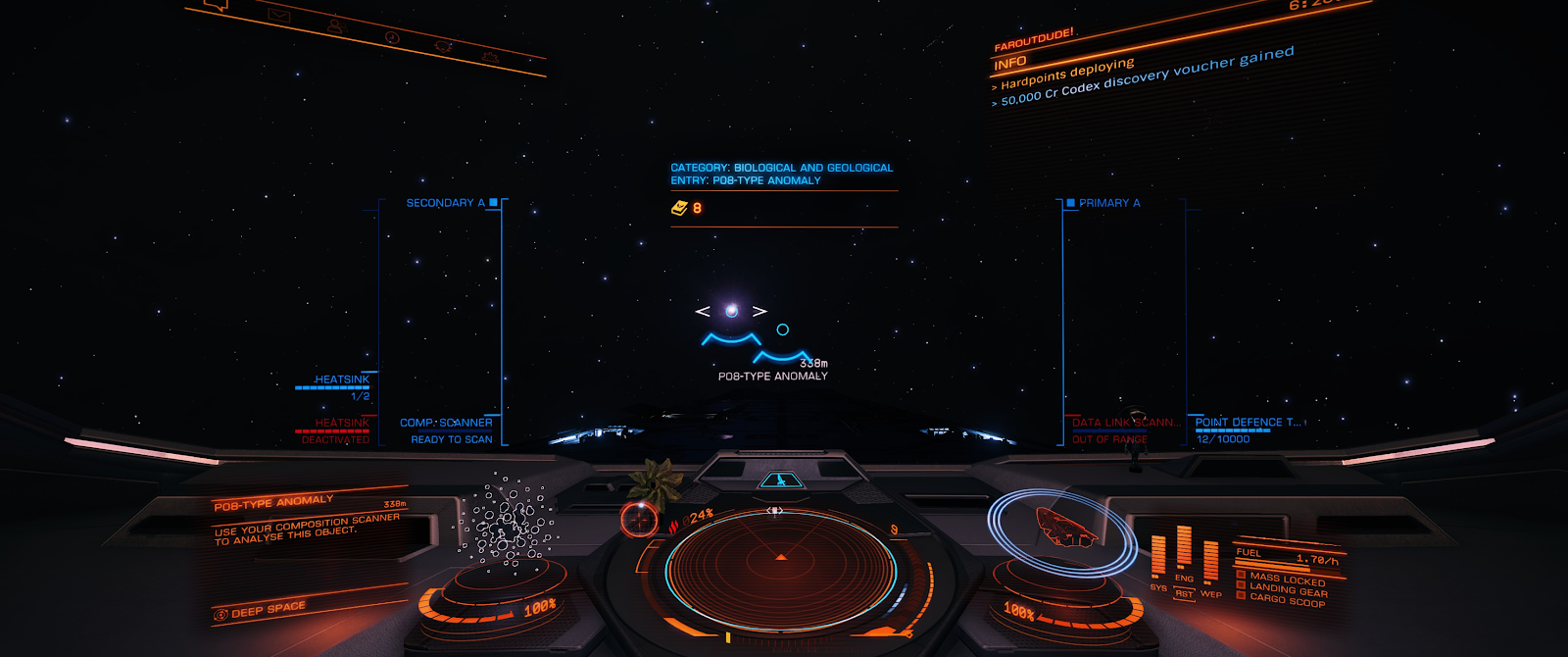Image resolution: width=1568 pixels, height=657 pixels.
Task: Switch to the social contacts tab
Action: 335,26
